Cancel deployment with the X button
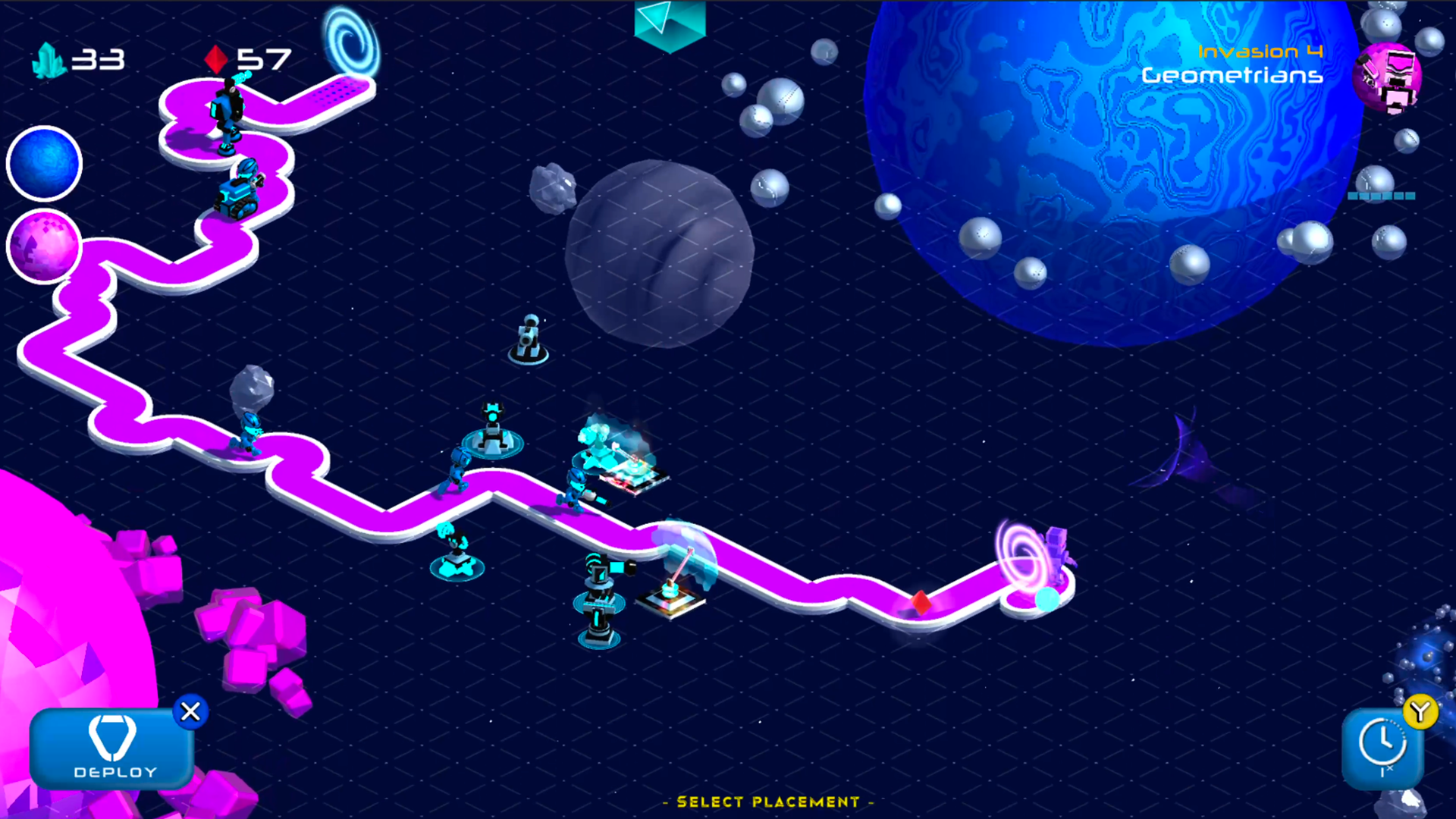This screenshot has height=819, width=1456. coord(190,711)
